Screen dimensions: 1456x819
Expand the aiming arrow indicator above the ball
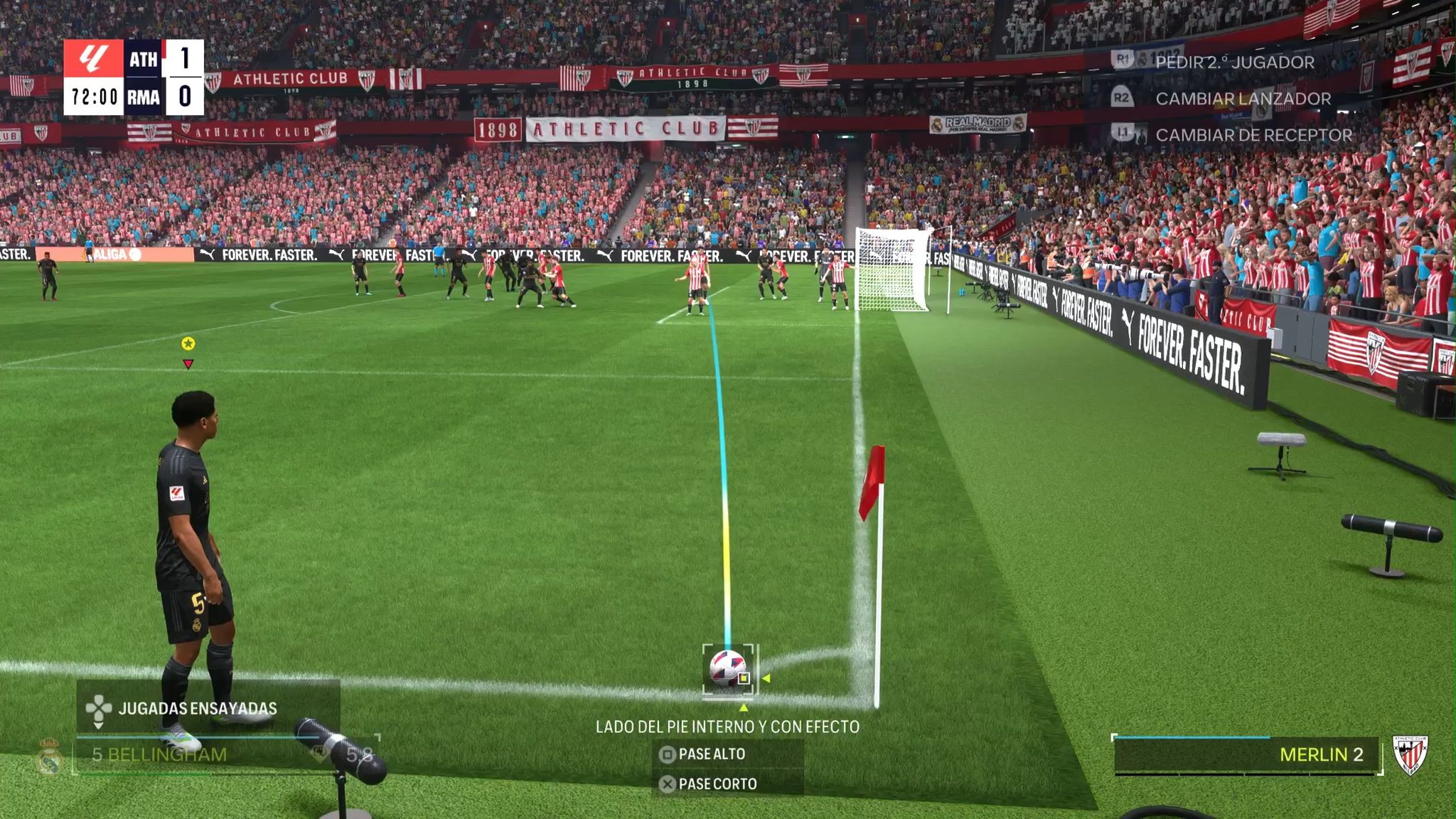tap(744, 708)
